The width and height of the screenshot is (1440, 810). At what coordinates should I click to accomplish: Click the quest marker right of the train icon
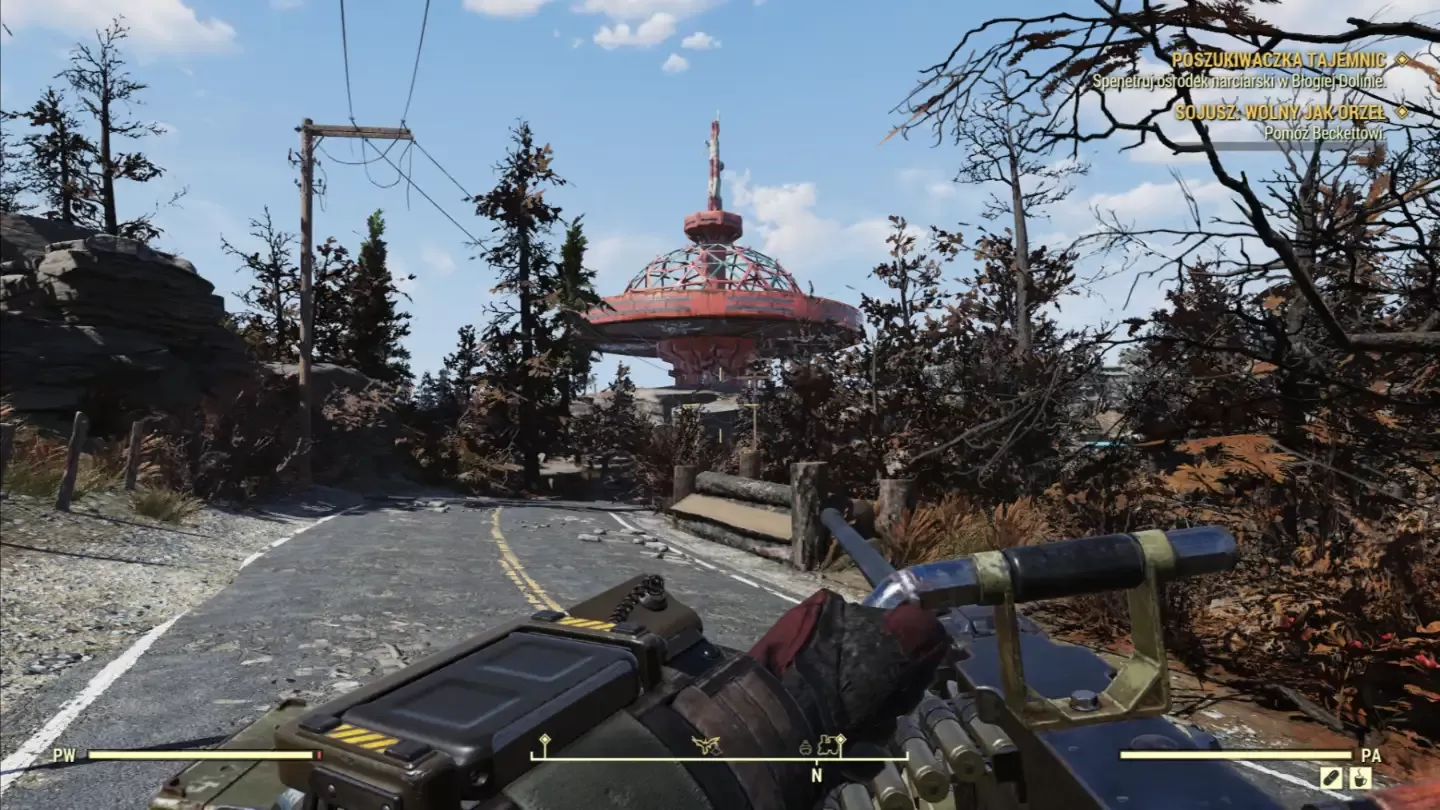pos(841,740)
